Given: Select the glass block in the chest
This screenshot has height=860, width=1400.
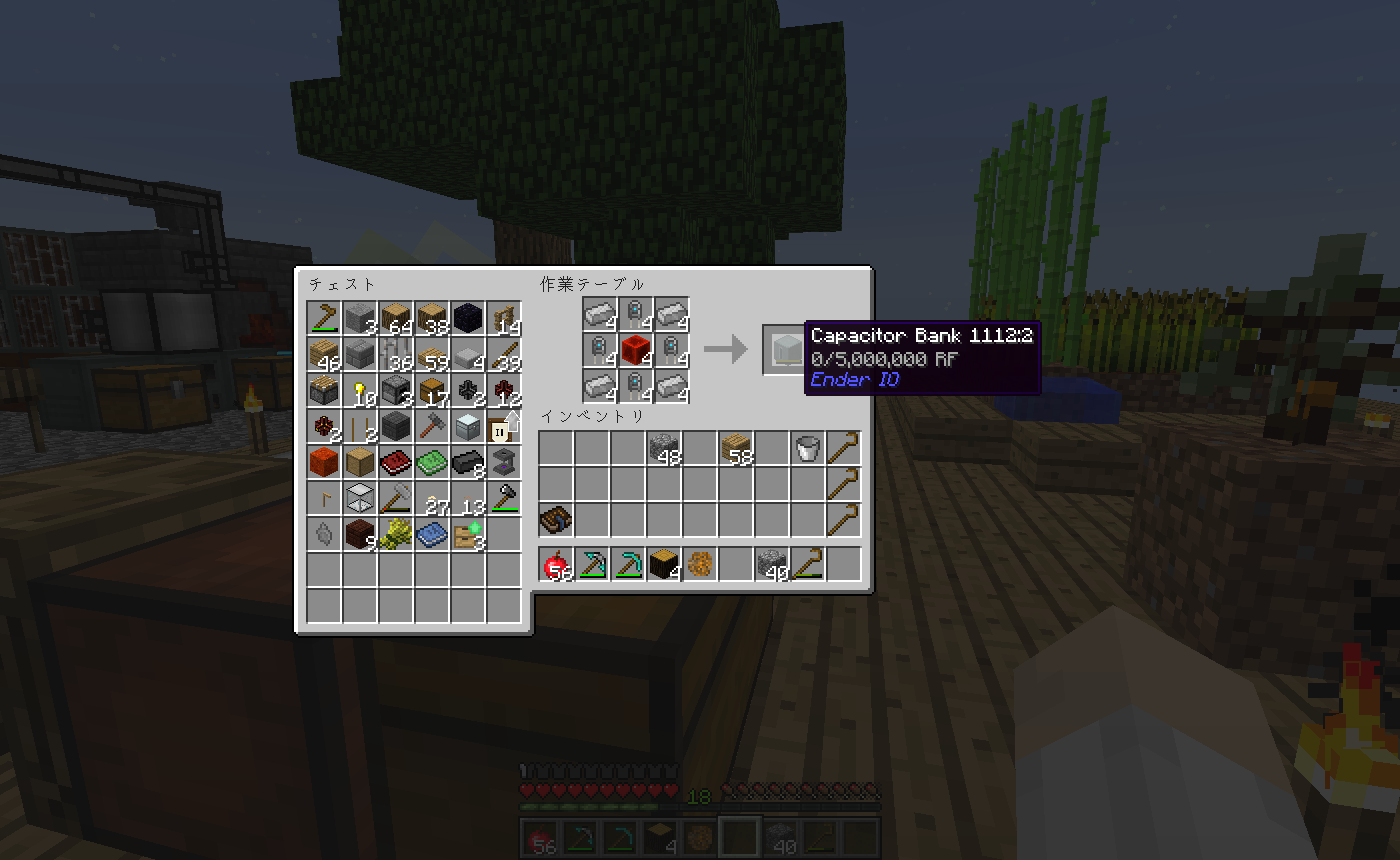Looking at the screenshot, I should tap(360, 498).
